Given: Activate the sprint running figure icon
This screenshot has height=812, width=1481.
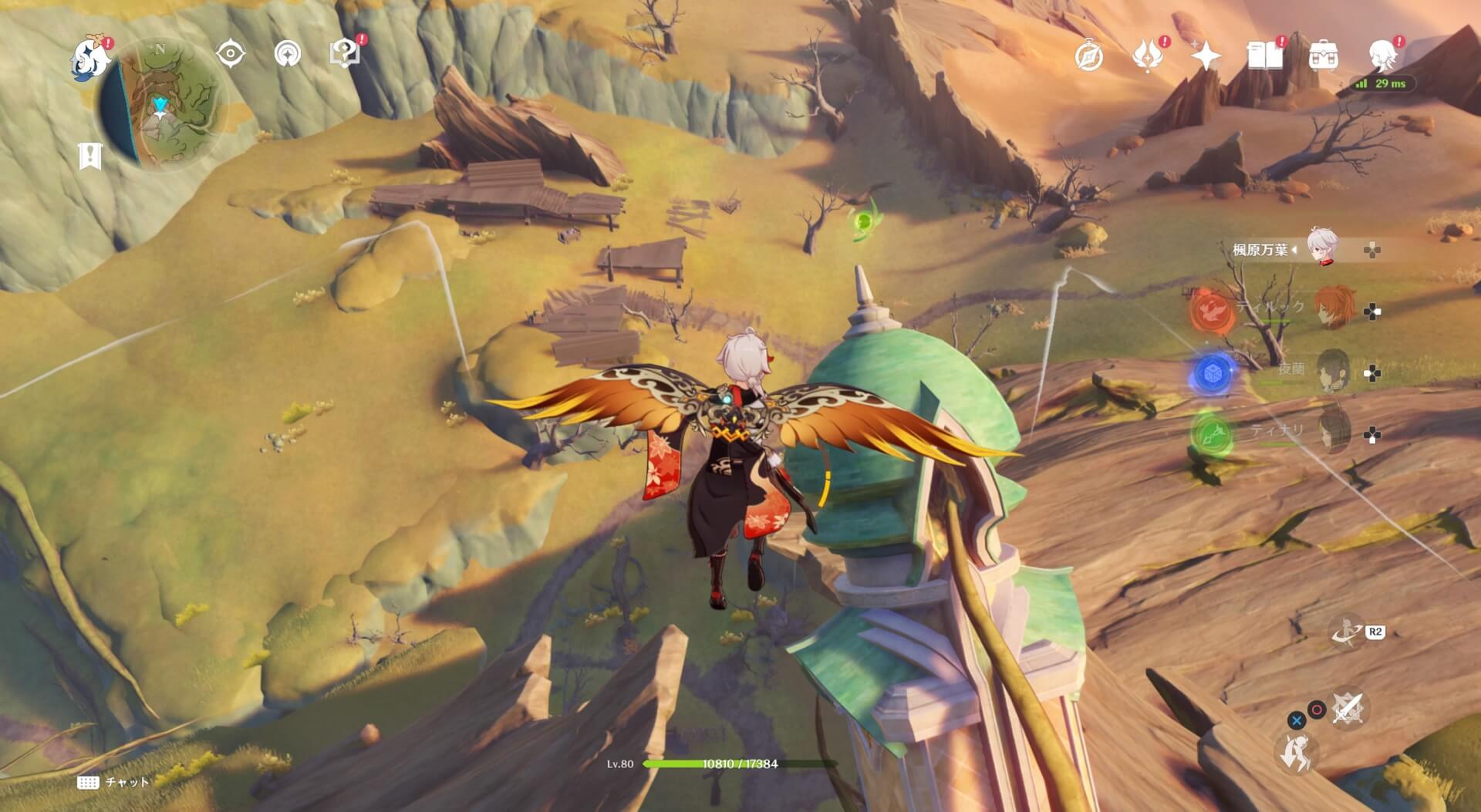Looking at the screenshot, I should pos(1296,752).
